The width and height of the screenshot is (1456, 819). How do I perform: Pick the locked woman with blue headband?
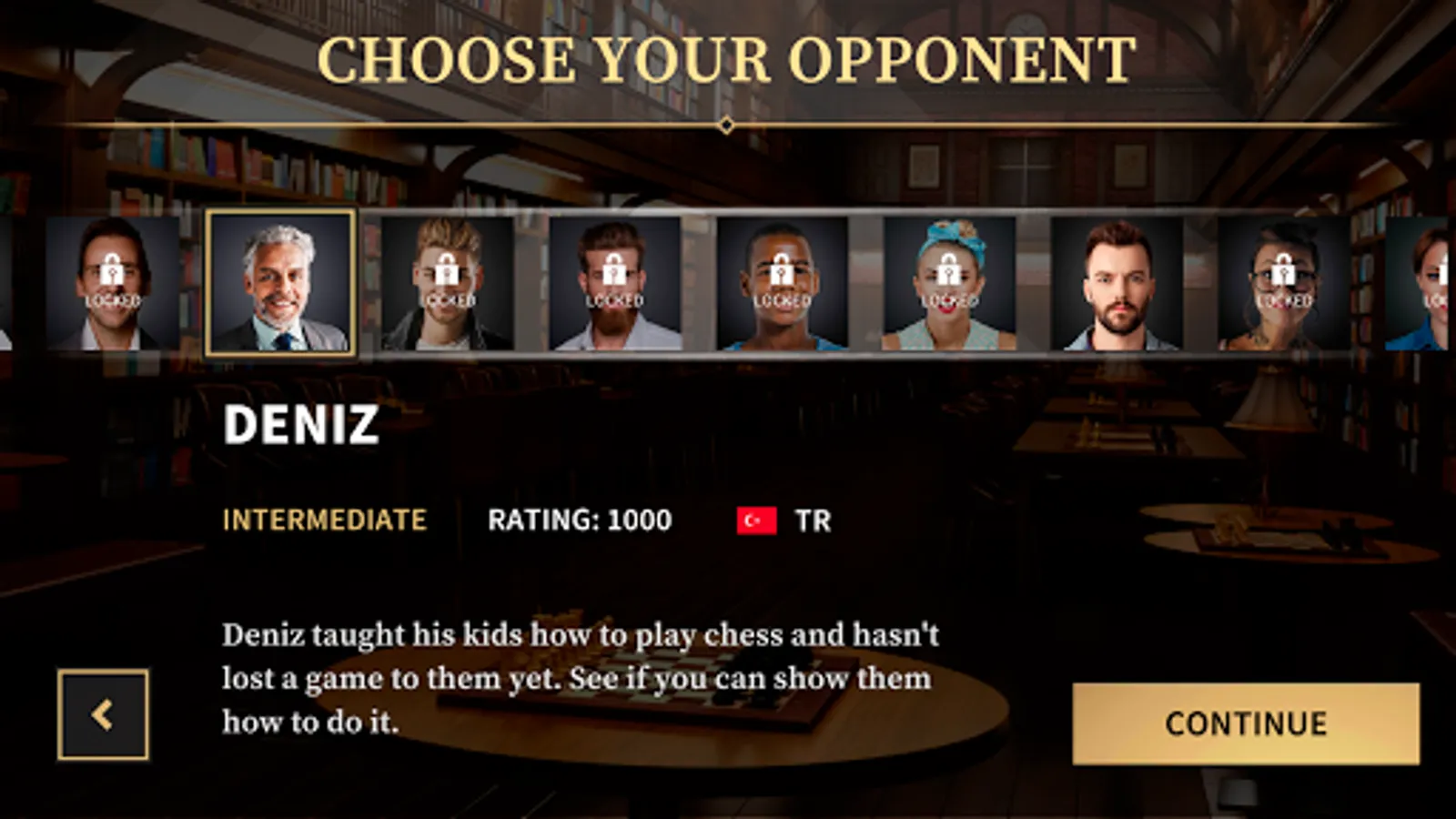(949, 283)
